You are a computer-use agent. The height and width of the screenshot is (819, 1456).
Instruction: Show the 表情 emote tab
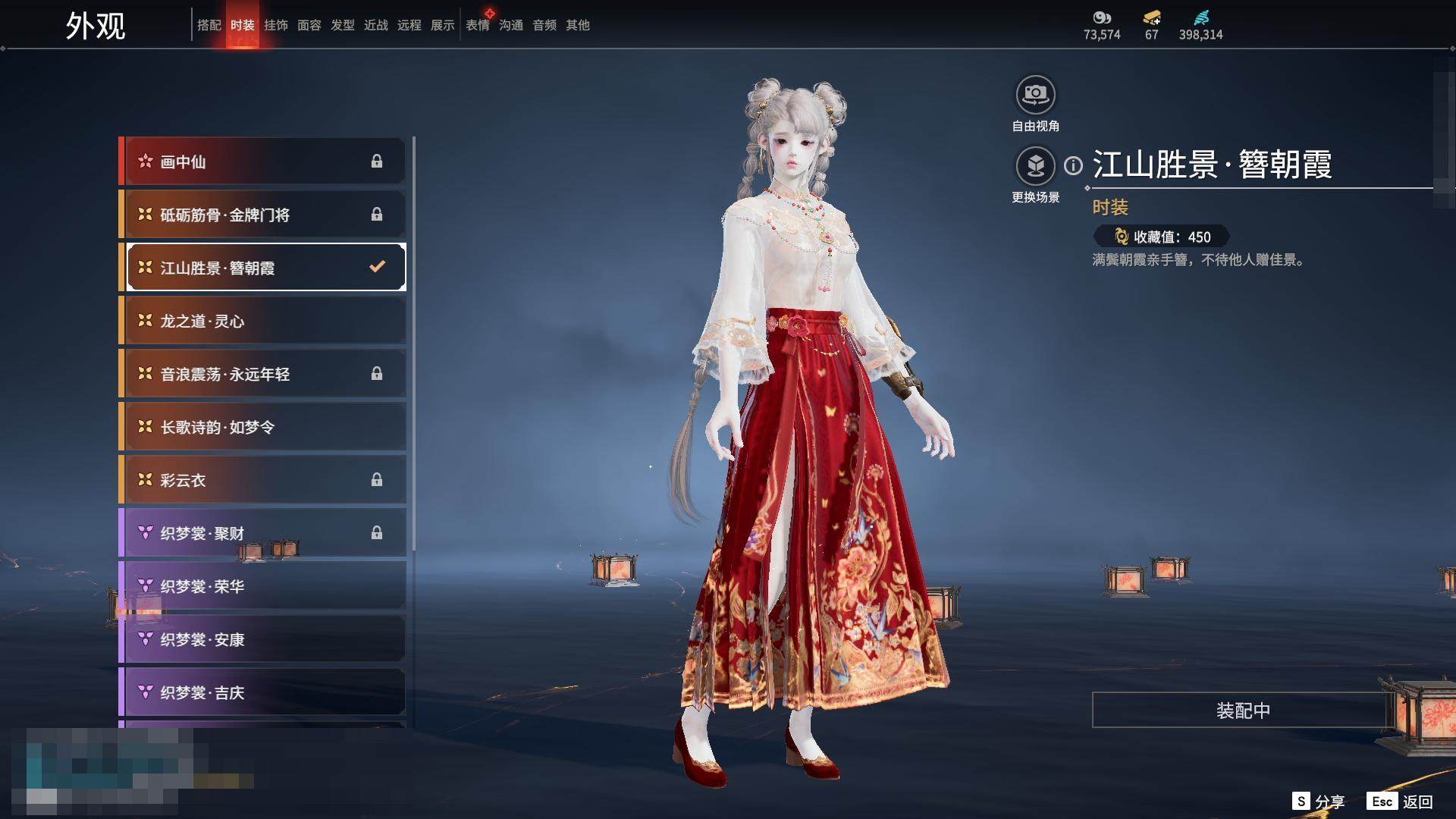478,25
